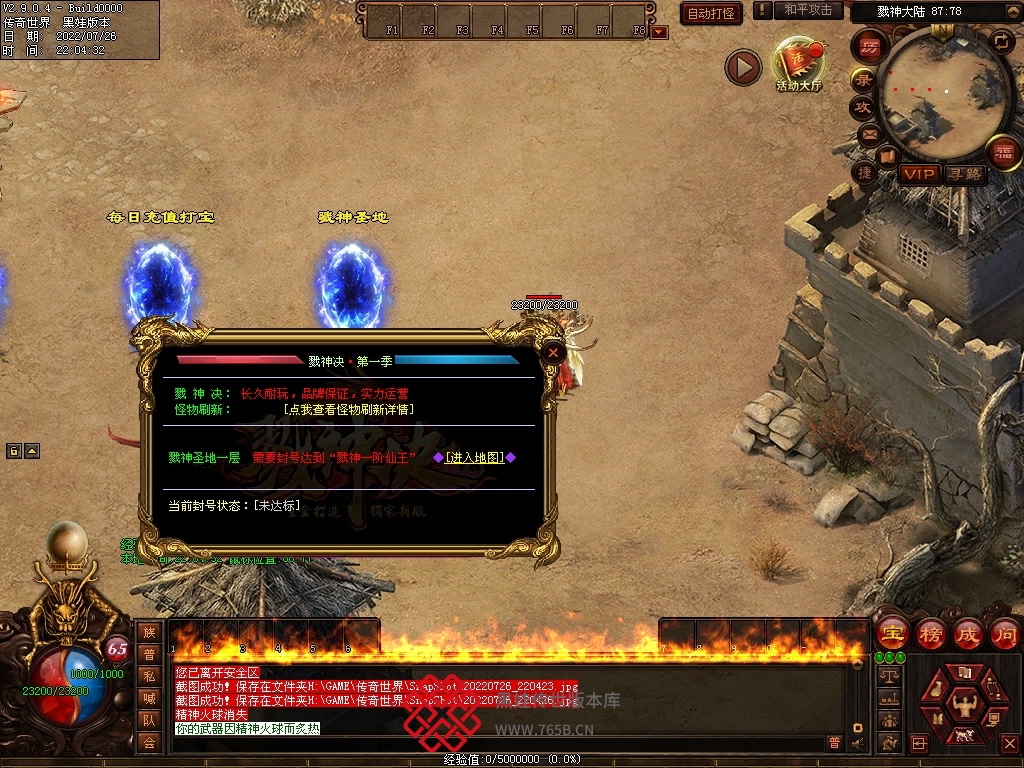Switch the 和平攻击 attack mode
Screen dimensions: 1024x768
[x=808, y=10]
